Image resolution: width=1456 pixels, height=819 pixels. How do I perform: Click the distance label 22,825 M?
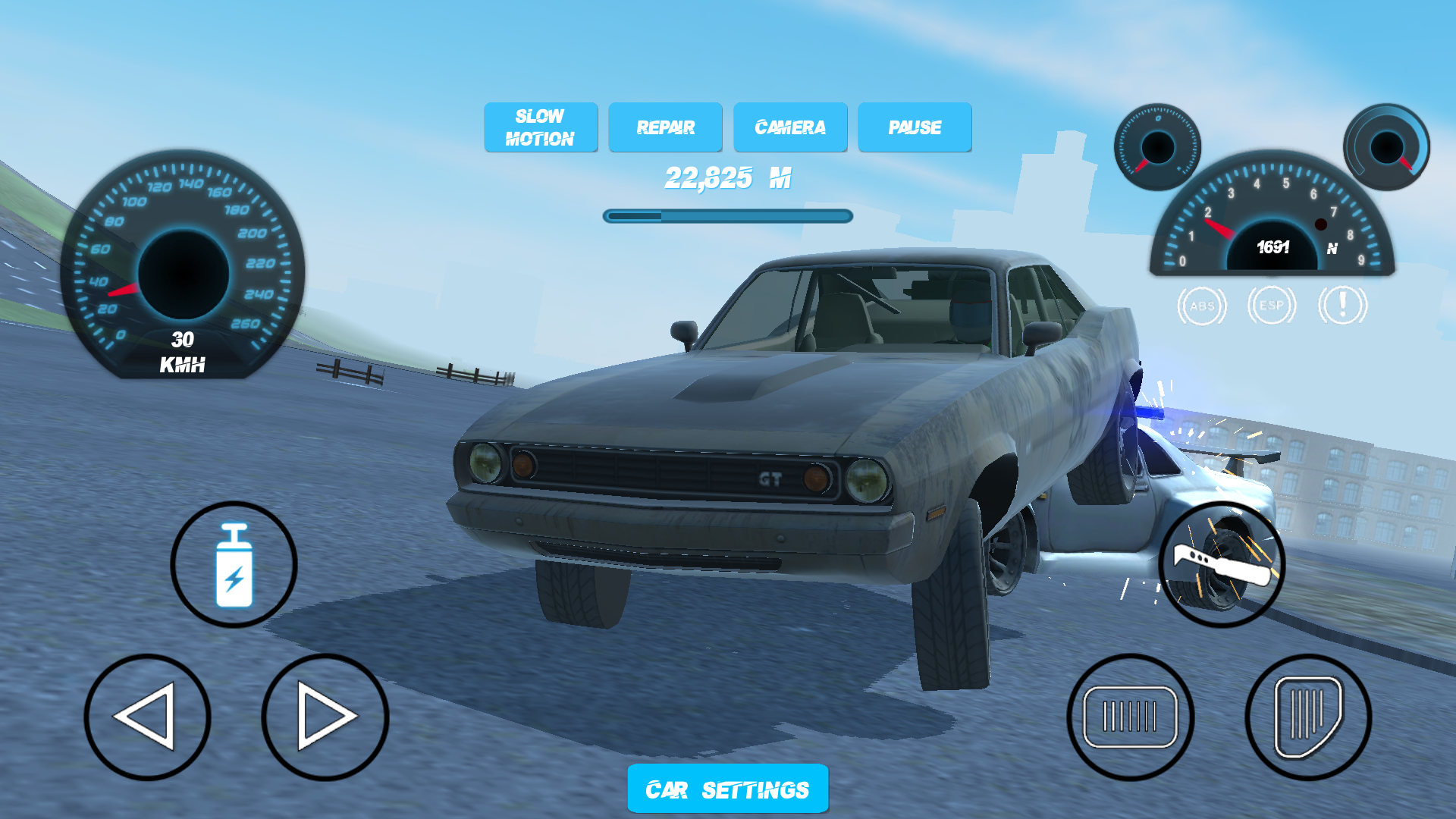[x=726, y=180]
